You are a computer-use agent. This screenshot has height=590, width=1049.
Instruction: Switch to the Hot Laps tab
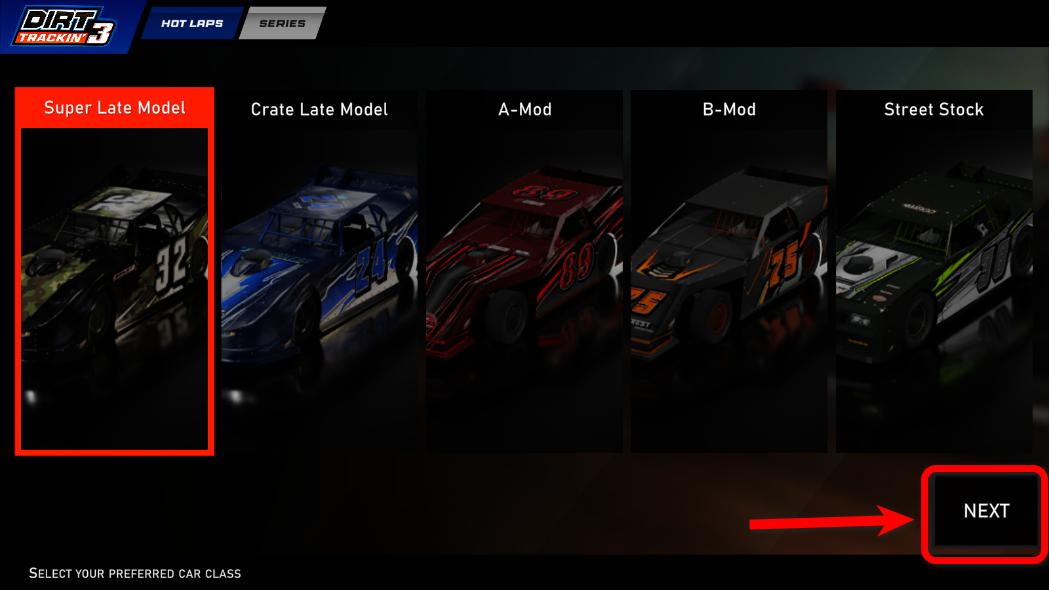[x=192, y=23]
